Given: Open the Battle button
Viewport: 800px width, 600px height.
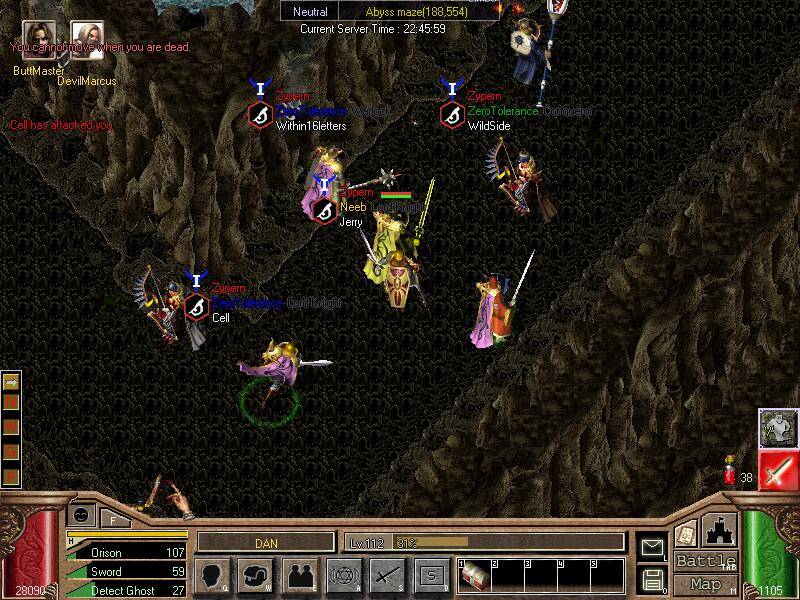Looking at the screenshot, I should [x=705, y=561].
